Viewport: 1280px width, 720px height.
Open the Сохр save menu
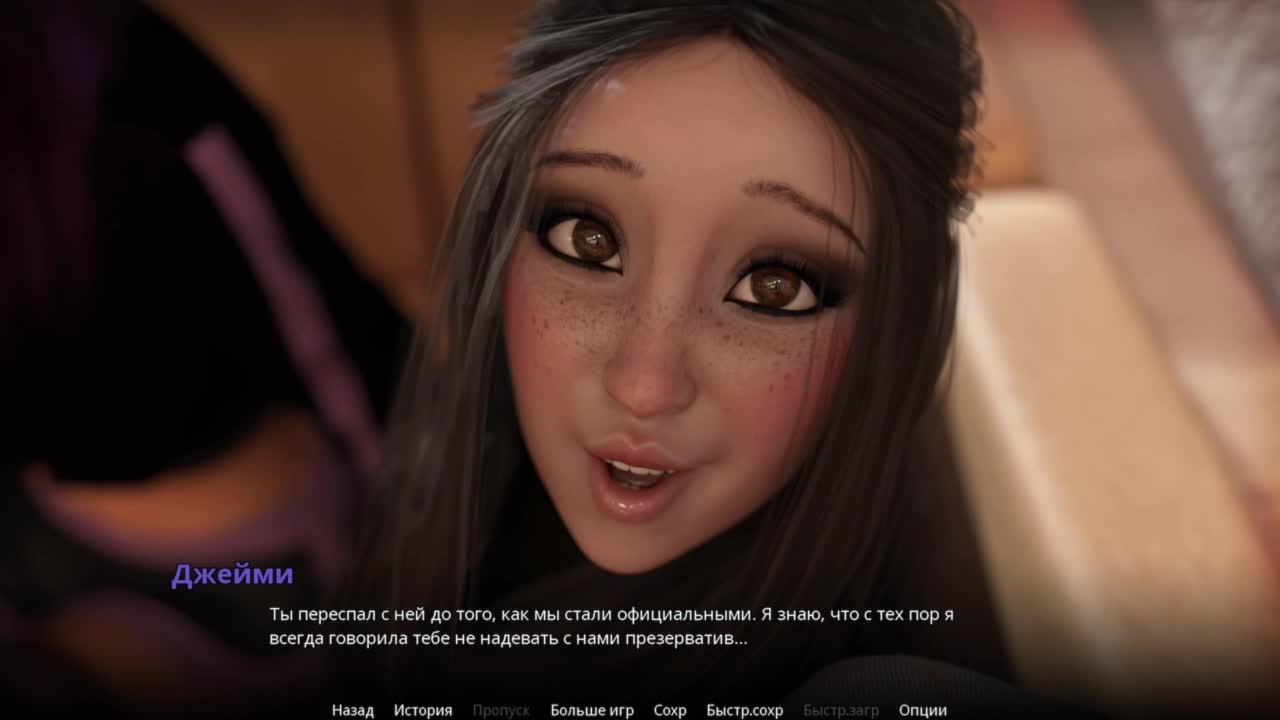coord(670,710)
